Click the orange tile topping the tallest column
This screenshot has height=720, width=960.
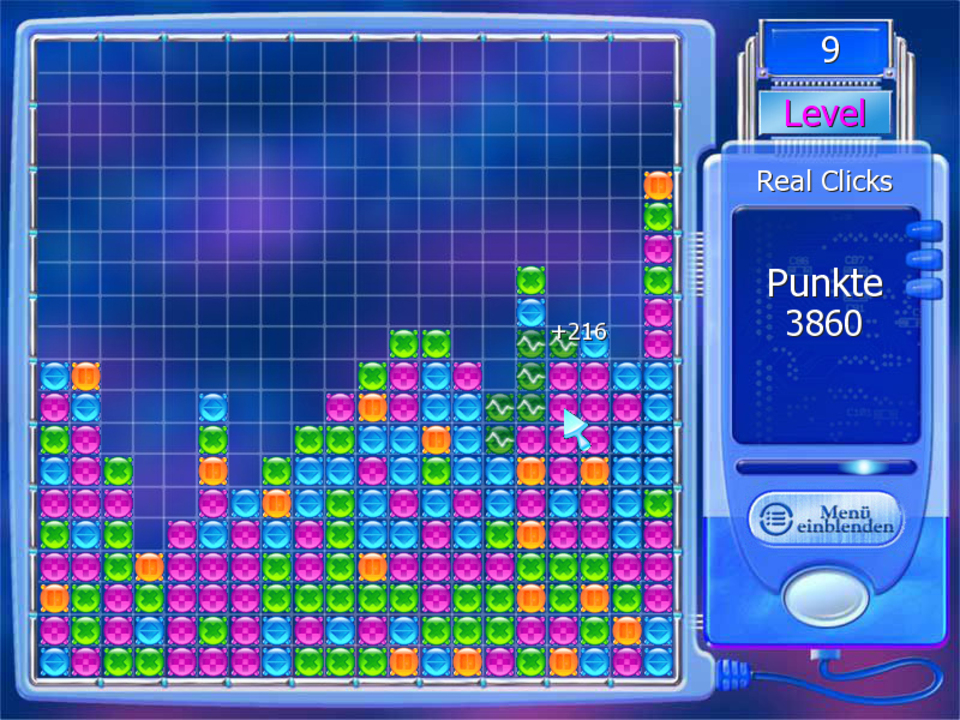coord(658,185)
